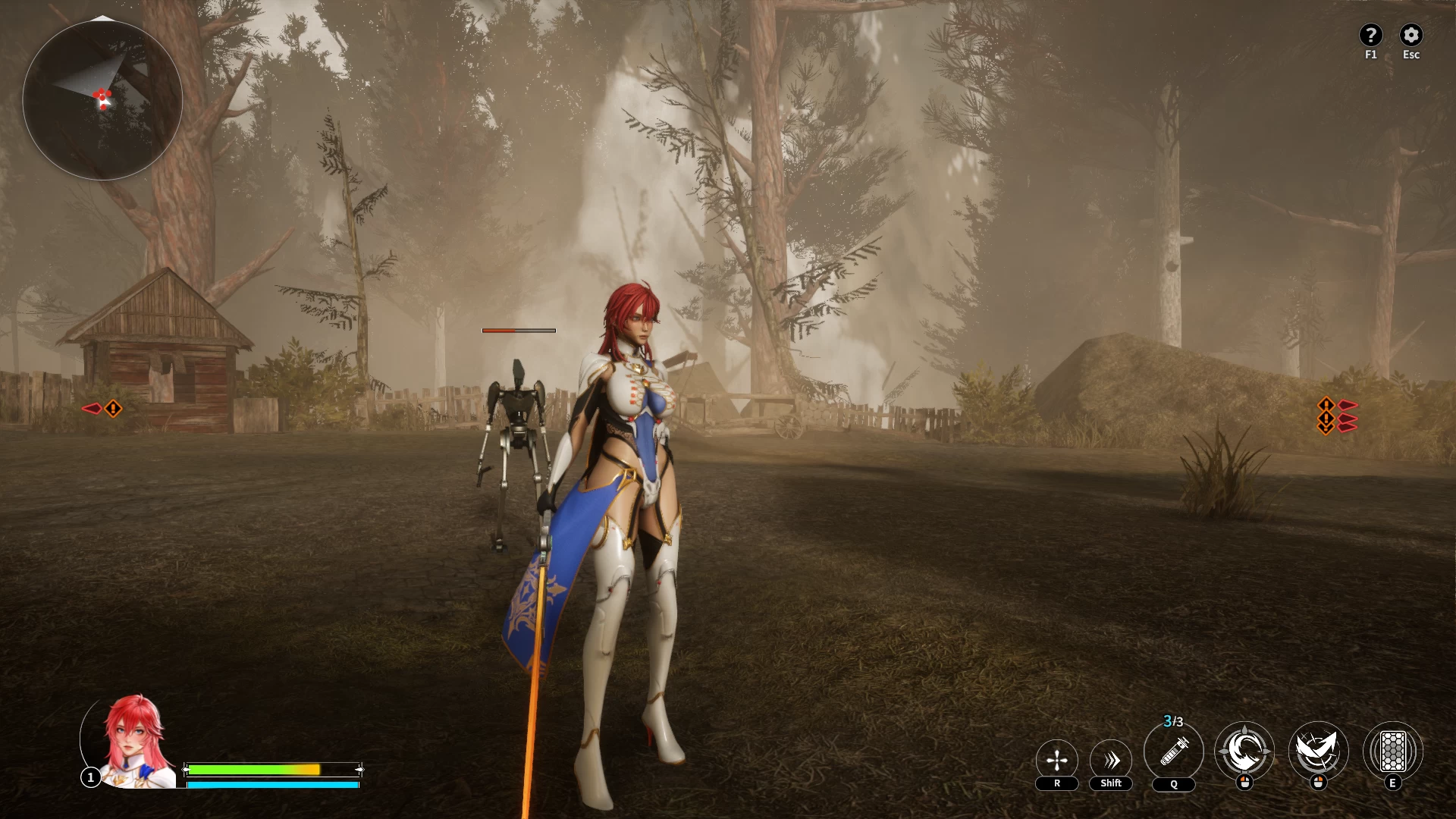Click the 3/3 charge counter above Q
This screenshot has width=1456, height=819.
point(1172,721)
